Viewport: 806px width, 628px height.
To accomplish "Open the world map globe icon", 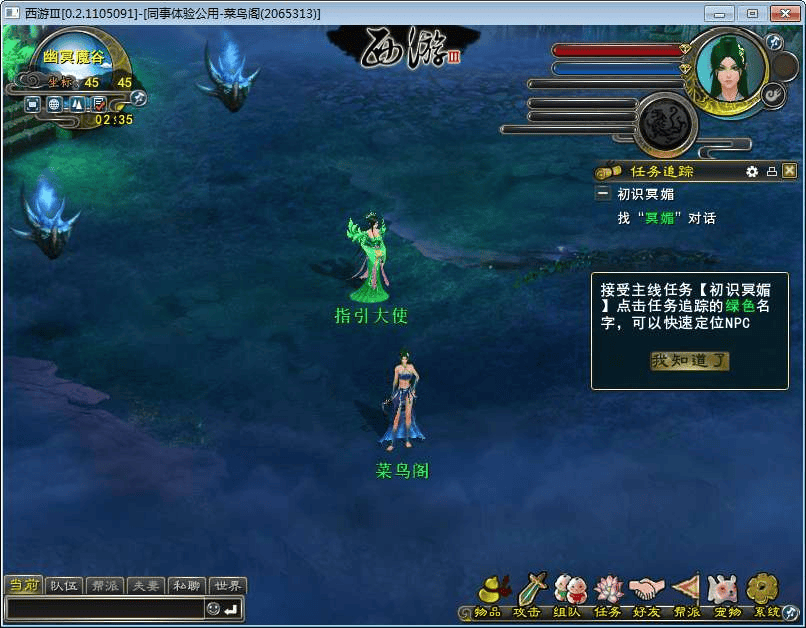I will [55, 103].
